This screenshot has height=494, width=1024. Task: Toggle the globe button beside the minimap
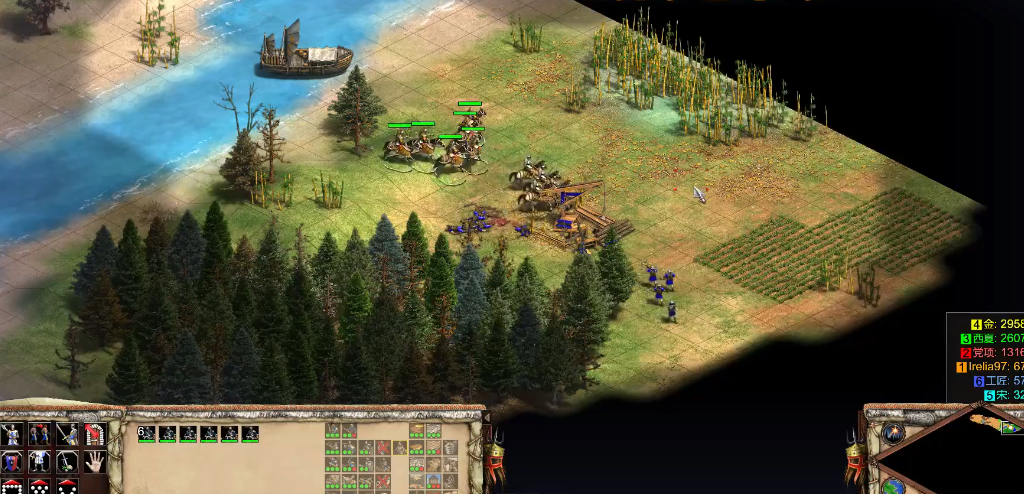point(893,486)
